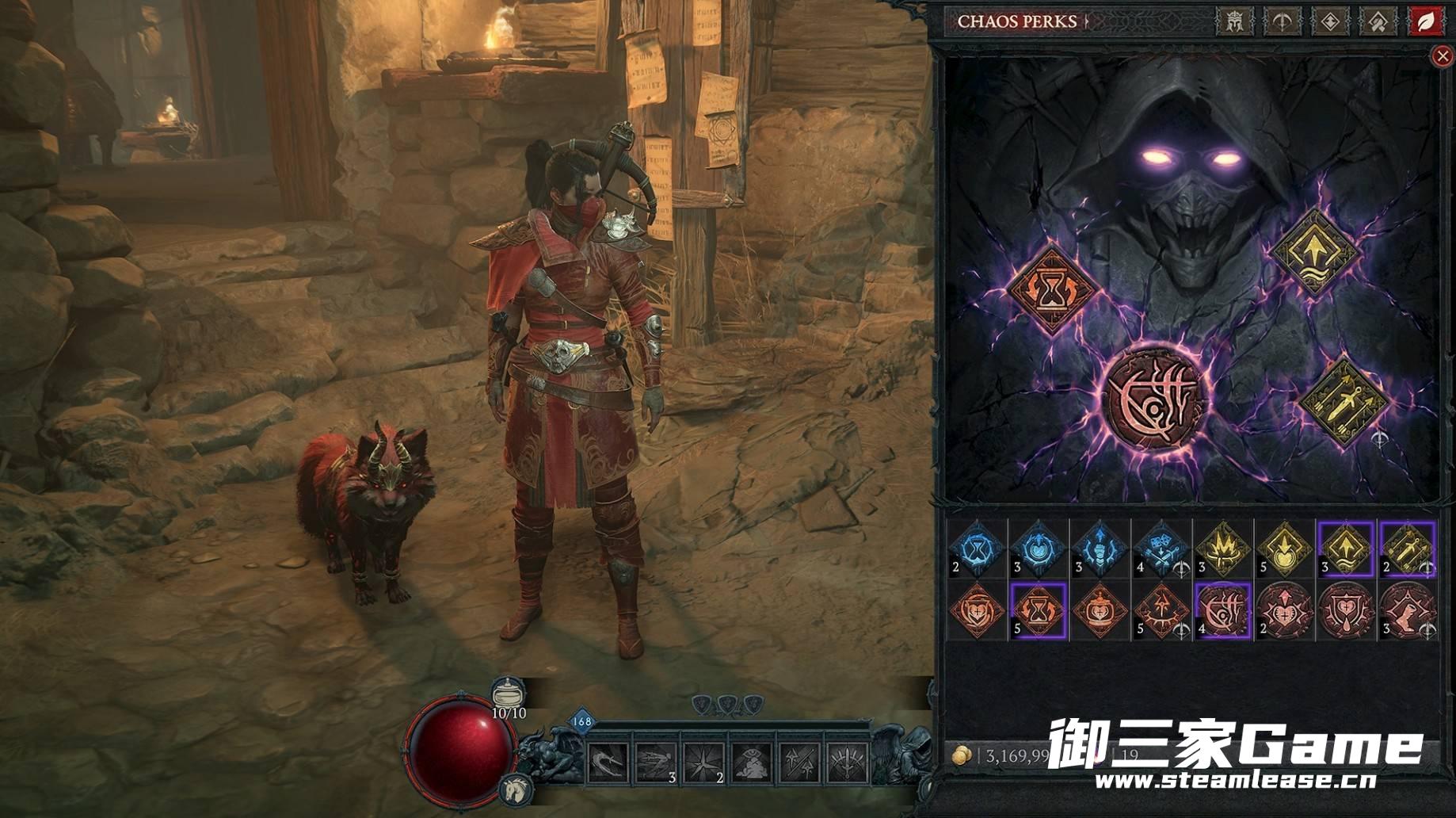Open the crossed hammers tab
The width and height of the screenshot is (1456, 818).
(x=1378, y=21)
